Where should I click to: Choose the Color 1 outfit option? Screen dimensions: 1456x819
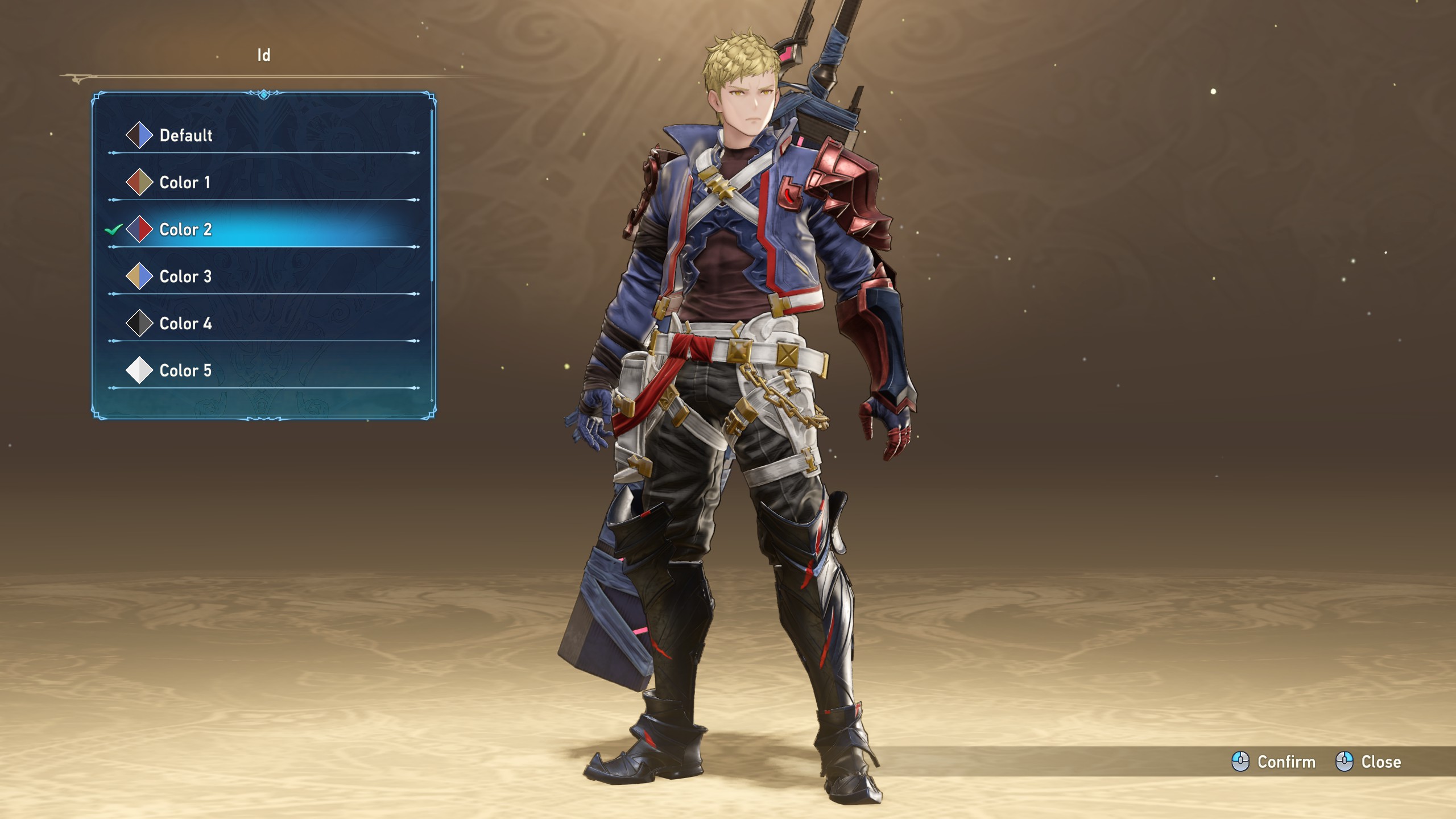click(184, 183)
